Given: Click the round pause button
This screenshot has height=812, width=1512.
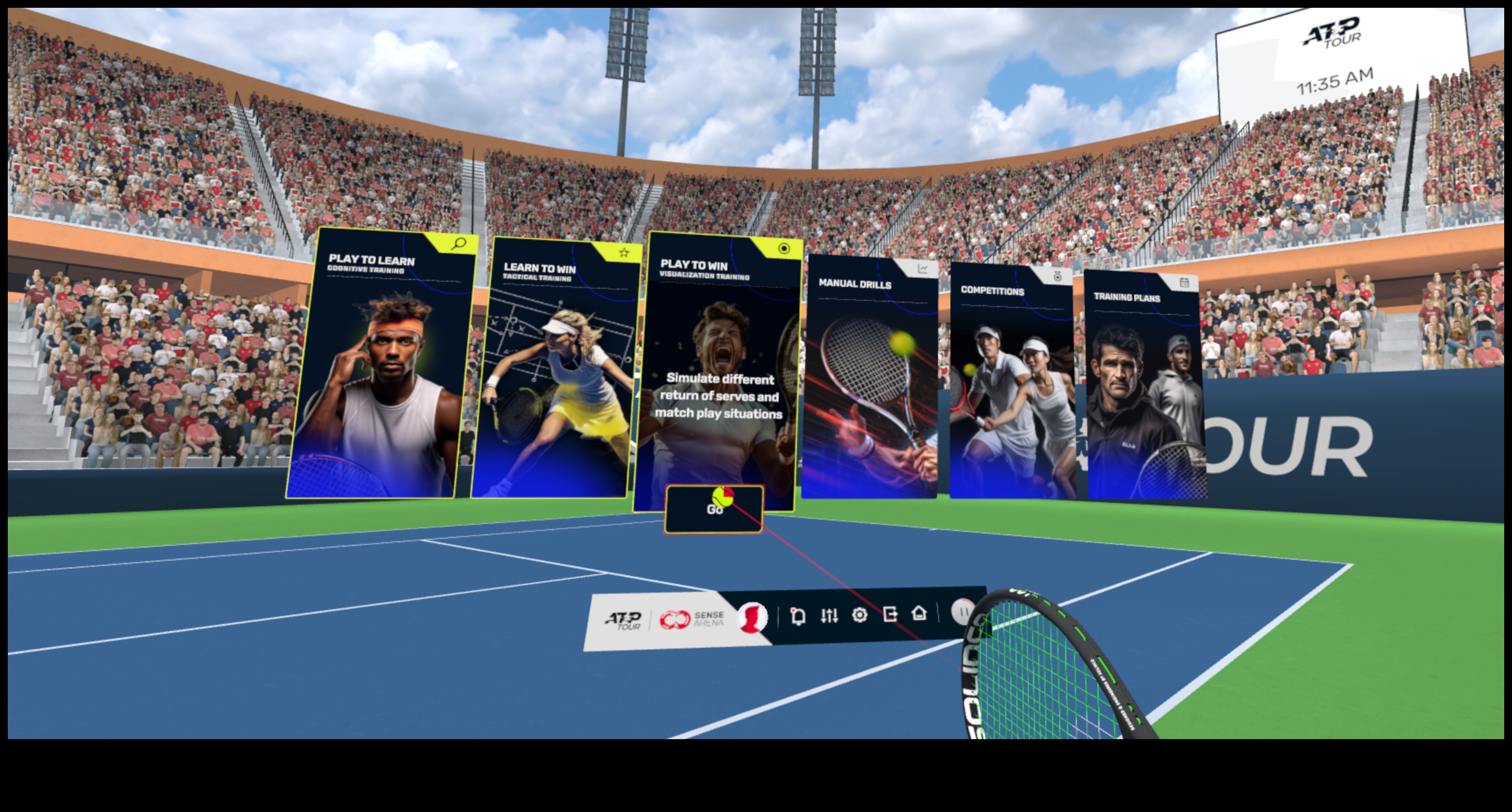Looking at the screenshot, I should click(x=963, y=611).
